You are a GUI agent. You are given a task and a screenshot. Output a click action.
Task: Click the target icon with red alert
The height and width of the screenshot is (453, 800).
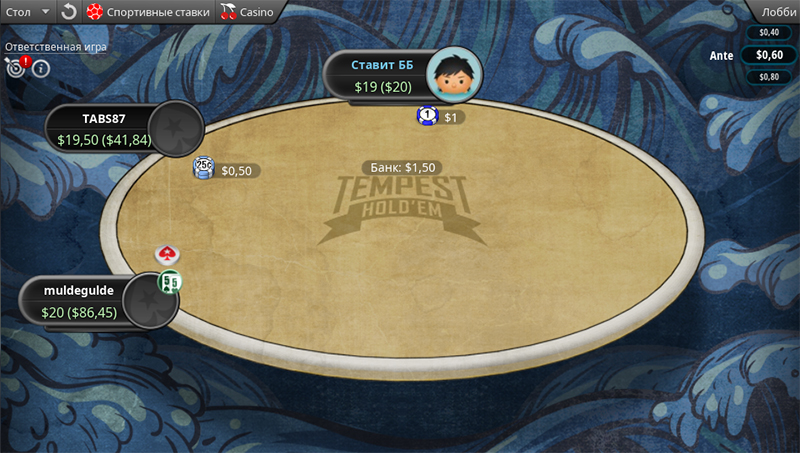(x=16, y=68)
